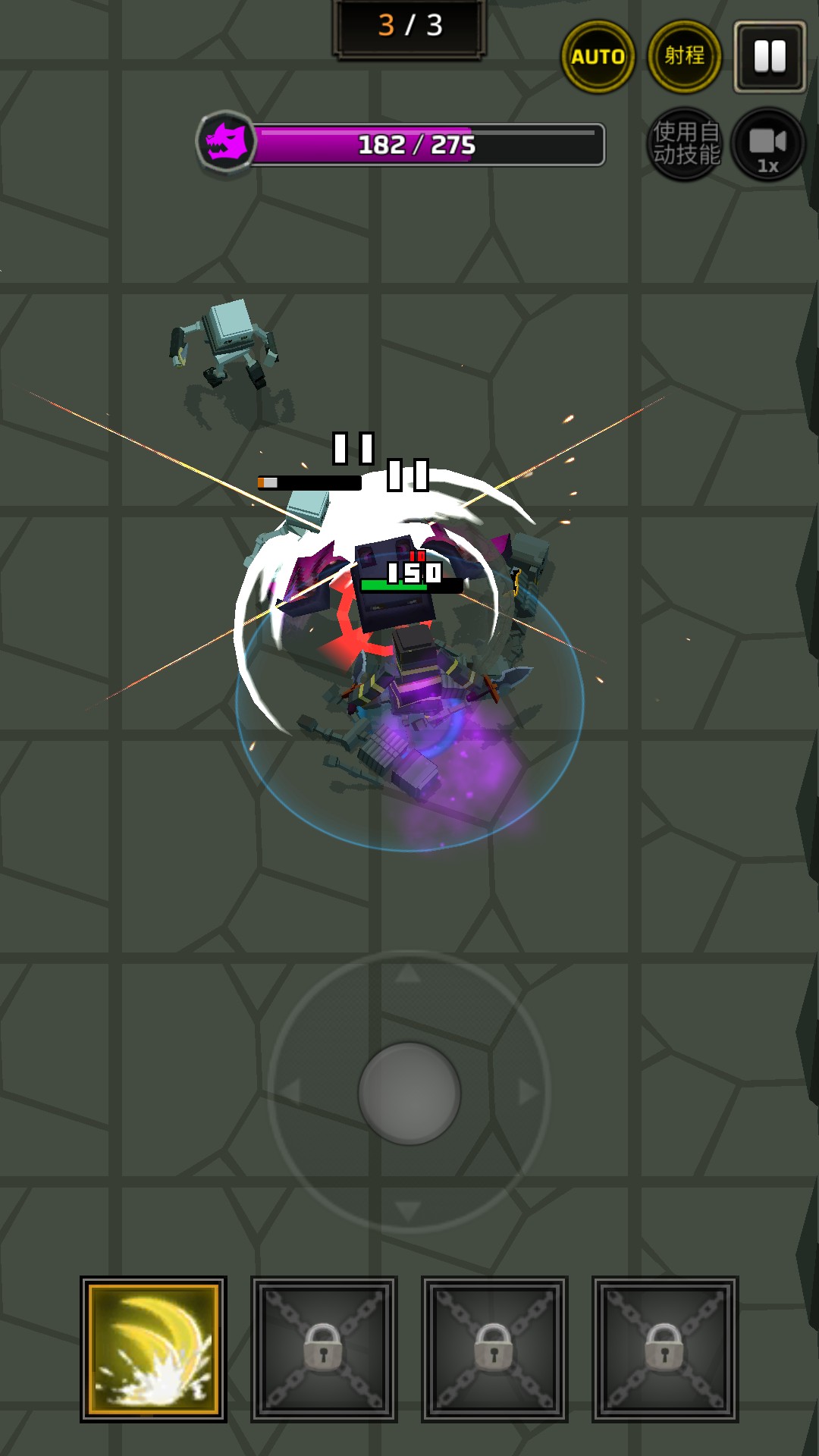Toggle the AUTO battle button
This screenshot has width=819, height=1456.
598,57
